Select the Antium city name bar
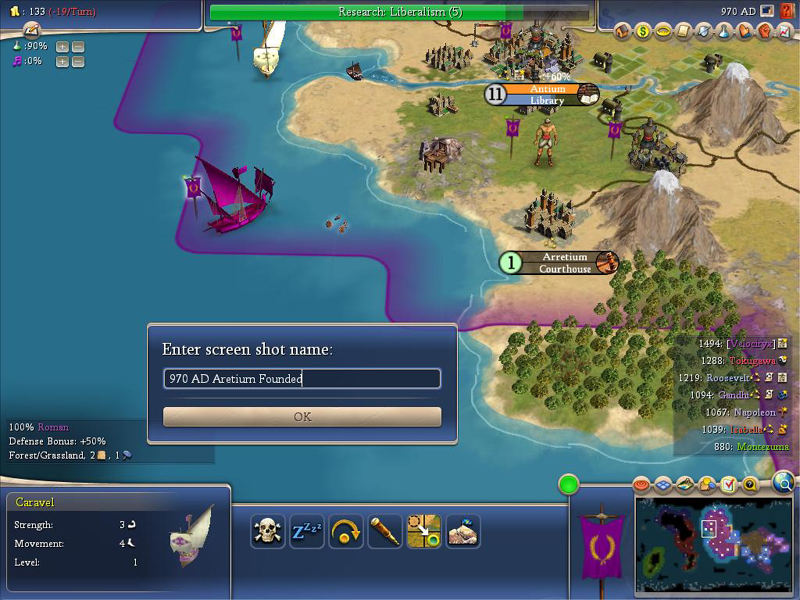This screenshot has height=600, width=800. point(548,89)
